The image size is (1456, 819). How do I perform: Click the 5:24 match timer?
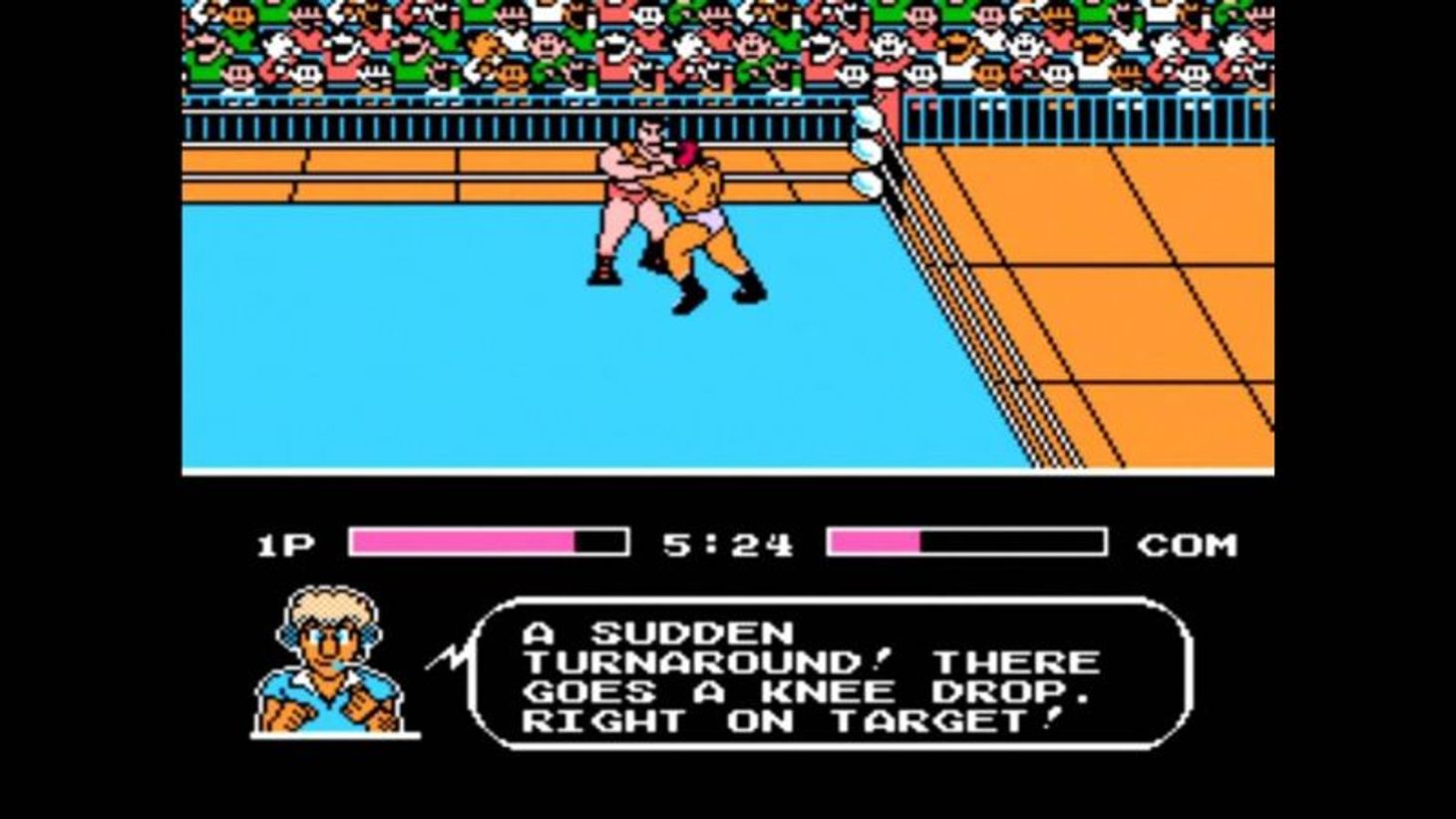(x=726, y=543)
